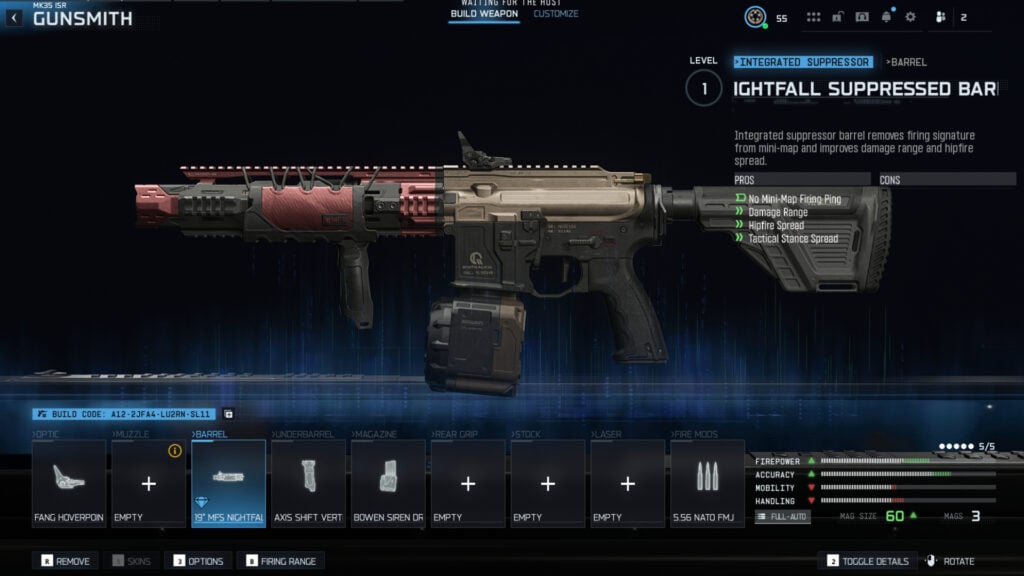Open the social party icon
Viewport: 1024px width, 576px height.
click(x=940, y=17)
